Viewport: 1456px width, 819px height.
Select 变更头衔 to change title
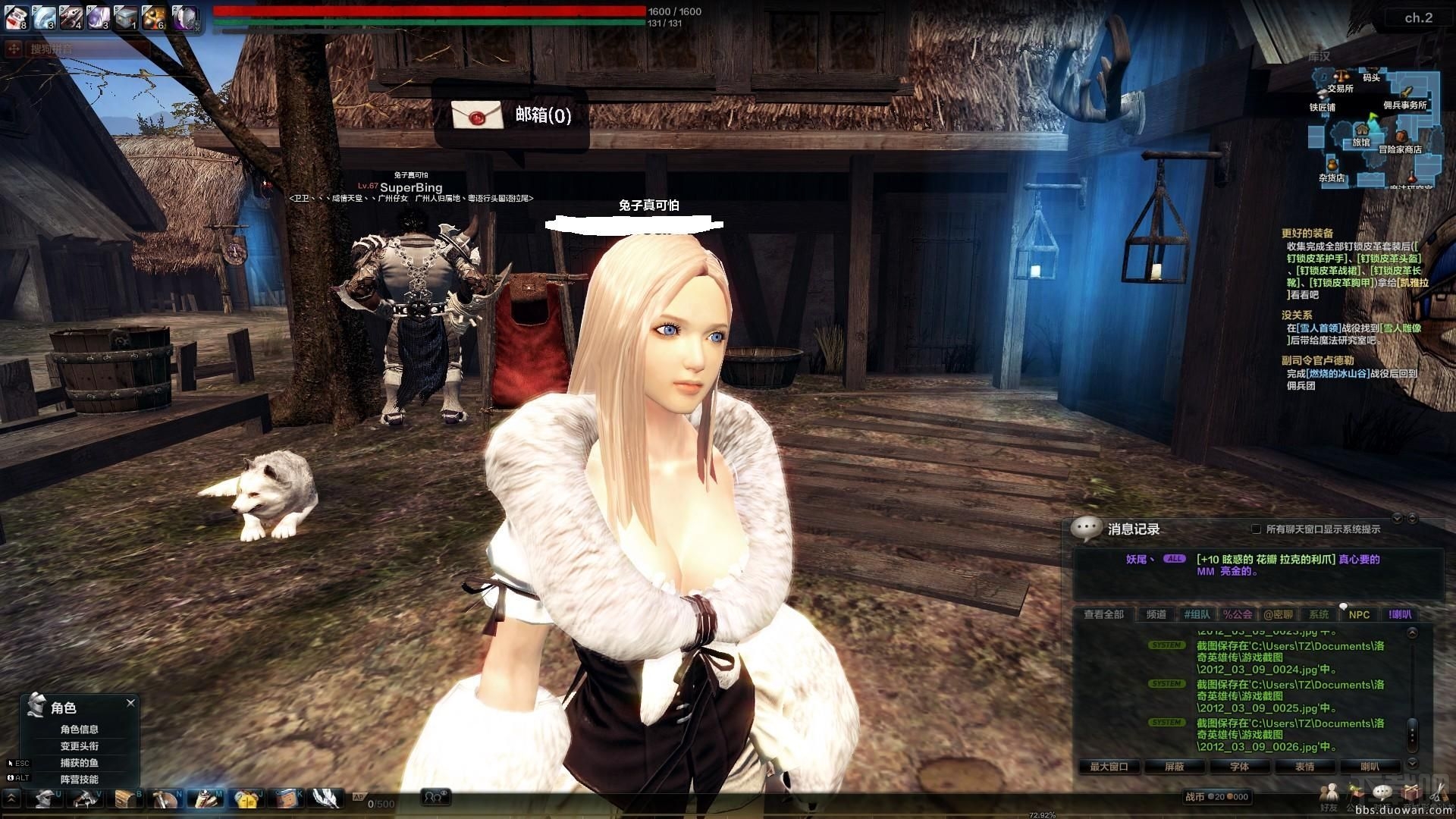tap(80, 746)
